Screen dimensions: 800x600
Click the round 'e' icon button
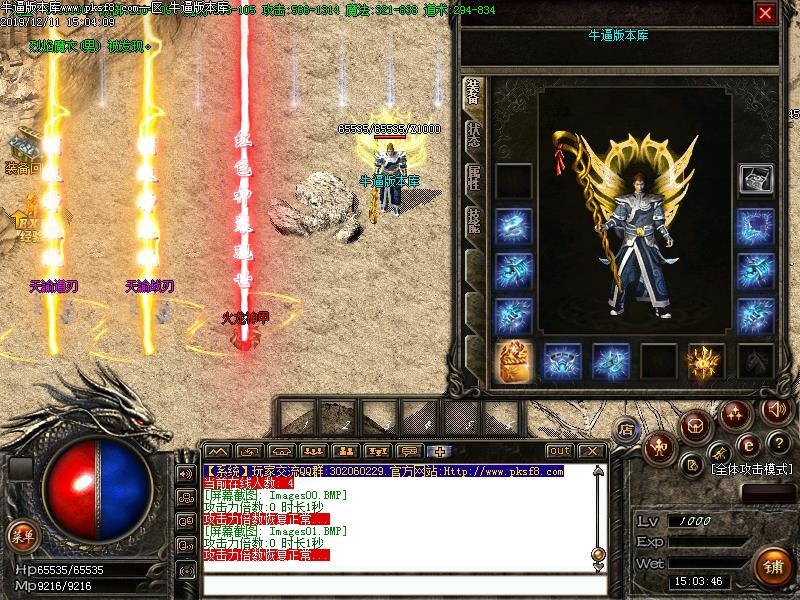point(745,444)
